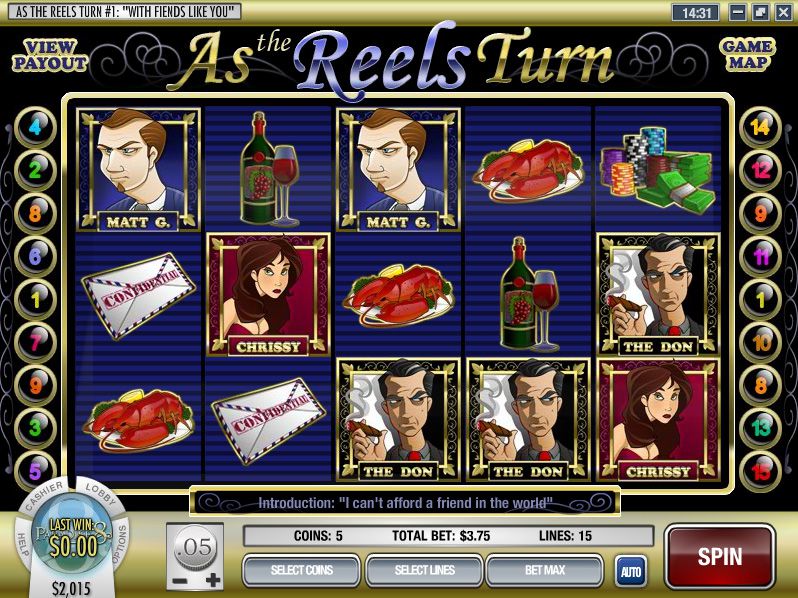This screenshot has width=798, height=598.
Task: Click the Select Coins button
Action: click(x=301, y=570)
